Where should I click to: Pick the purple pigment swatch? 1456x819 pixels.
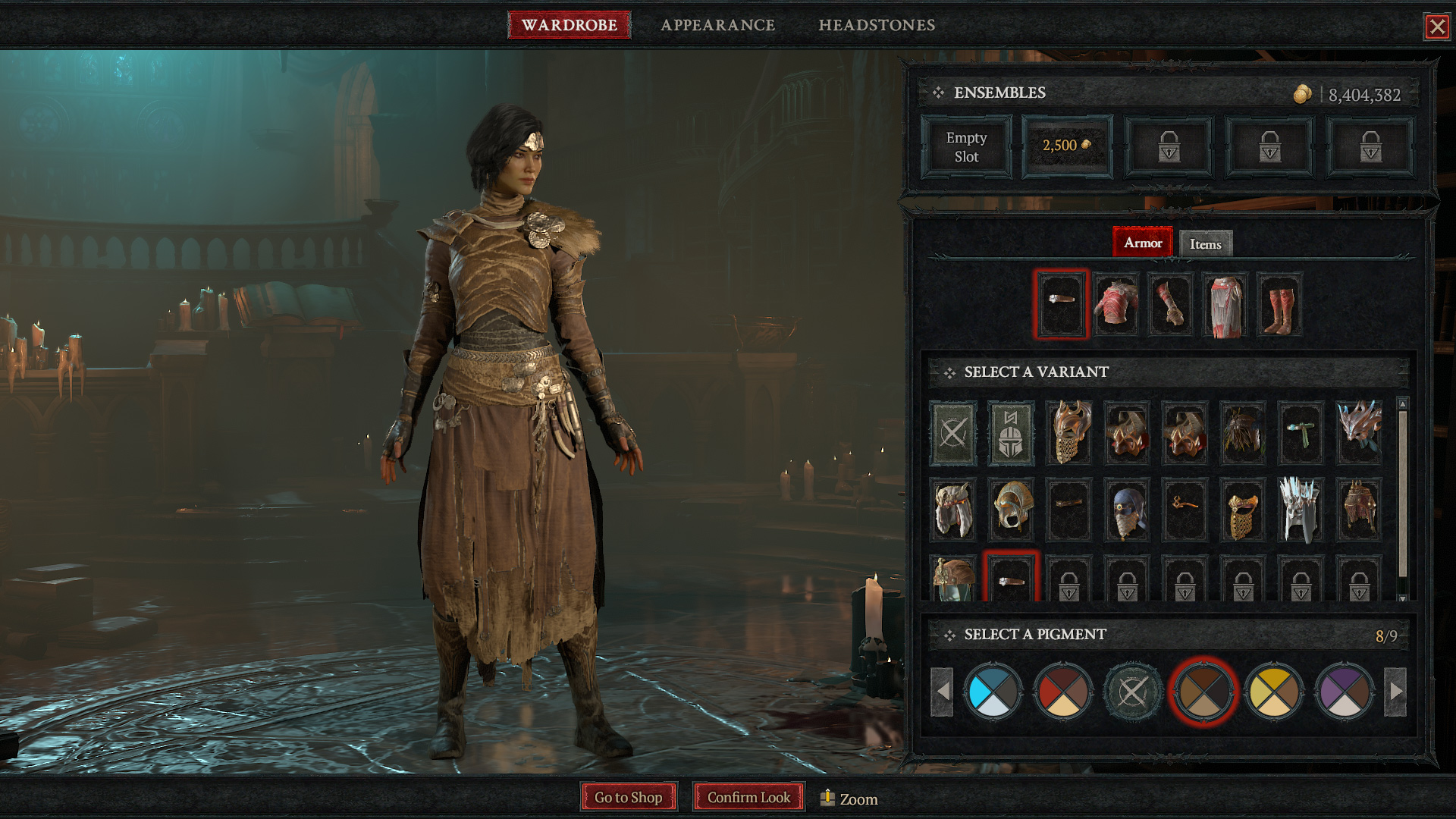coord(1344,692)
